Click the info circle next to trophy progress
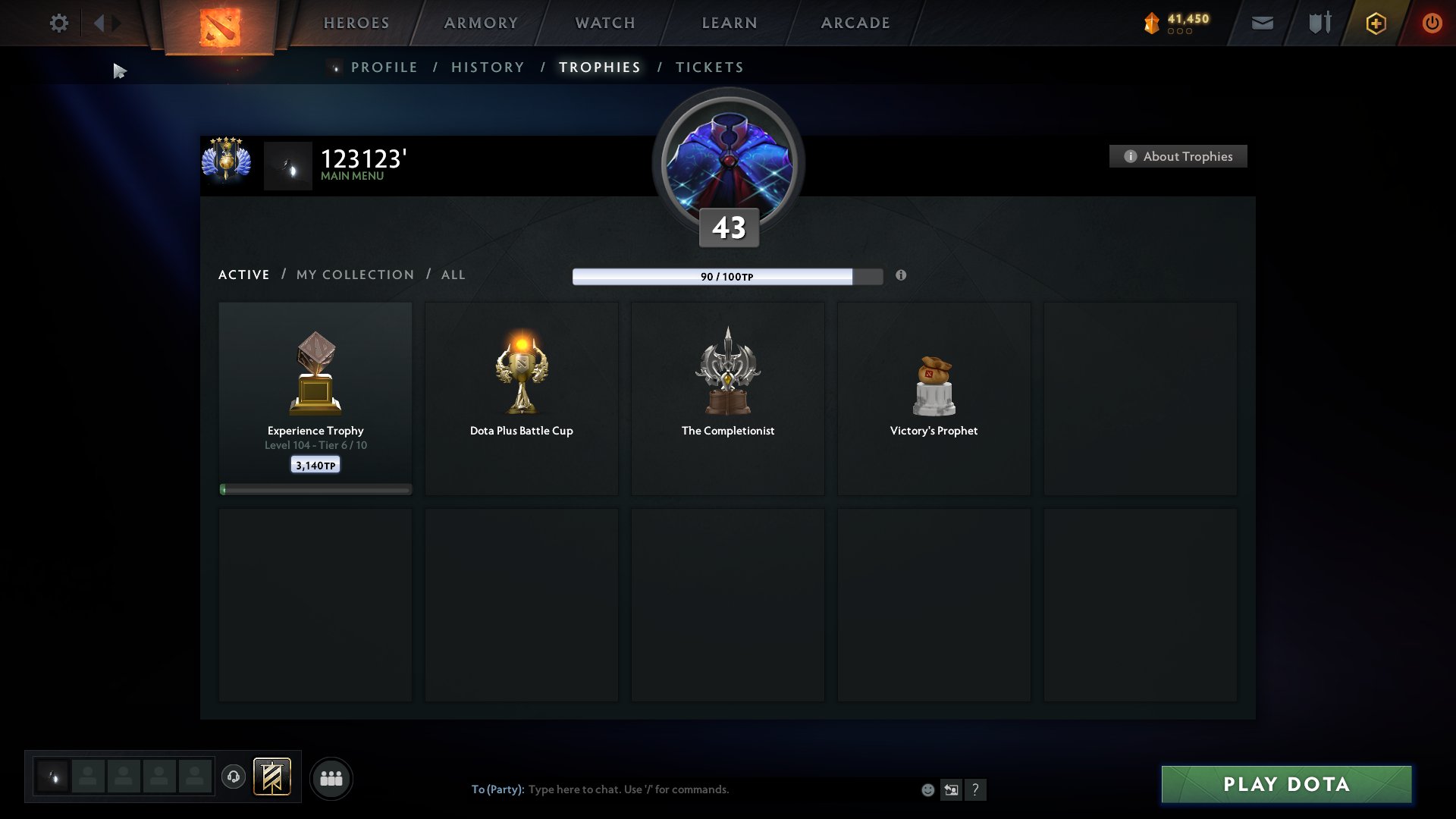The image size is (1456, 819). pos(902,276)
